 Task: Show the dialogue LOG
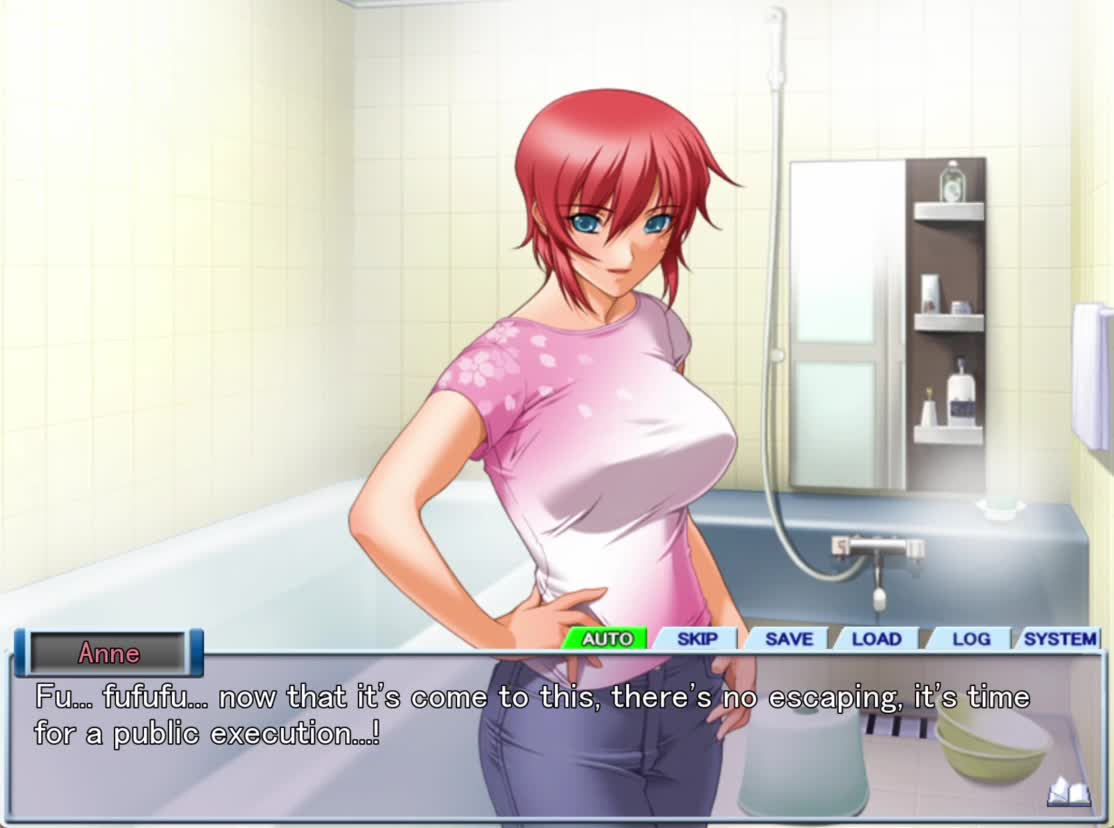tap(970, 639)
